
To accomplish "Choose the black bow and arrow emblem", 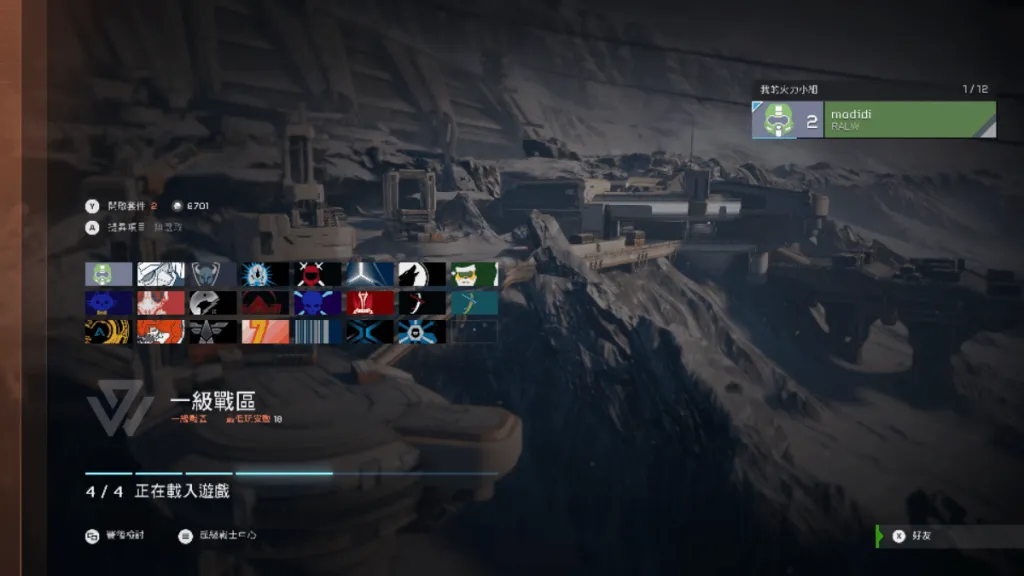I will (x=421, y=303).
